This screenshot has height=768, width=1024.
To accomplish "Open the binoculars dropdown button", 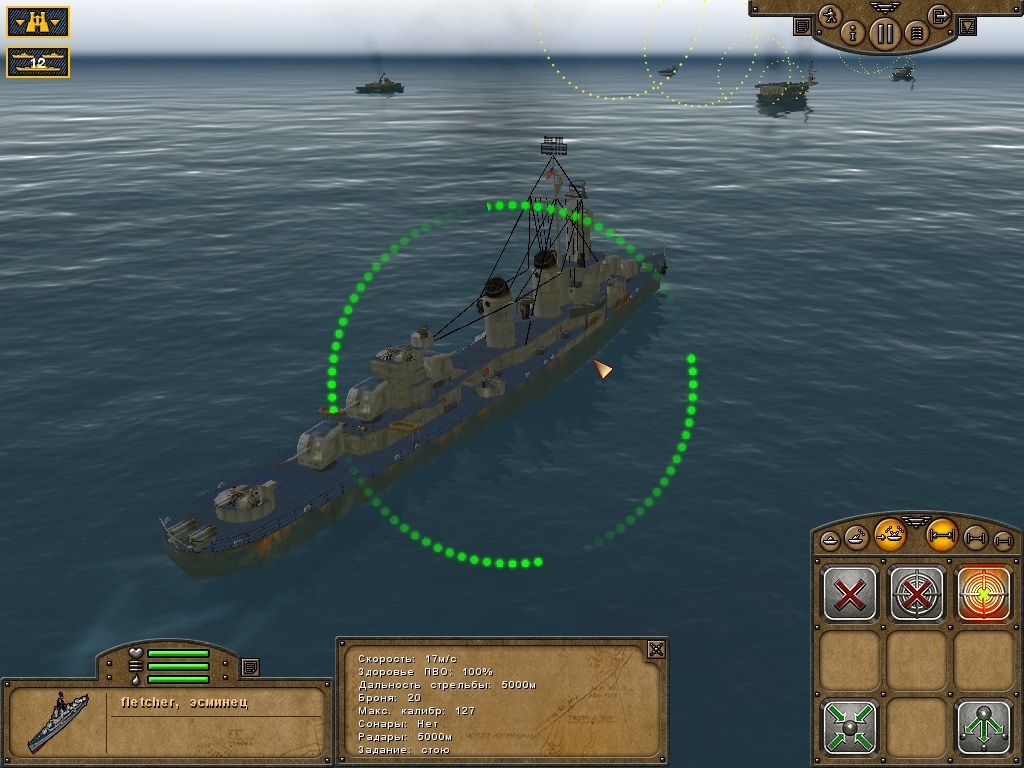I will [38, 22].
